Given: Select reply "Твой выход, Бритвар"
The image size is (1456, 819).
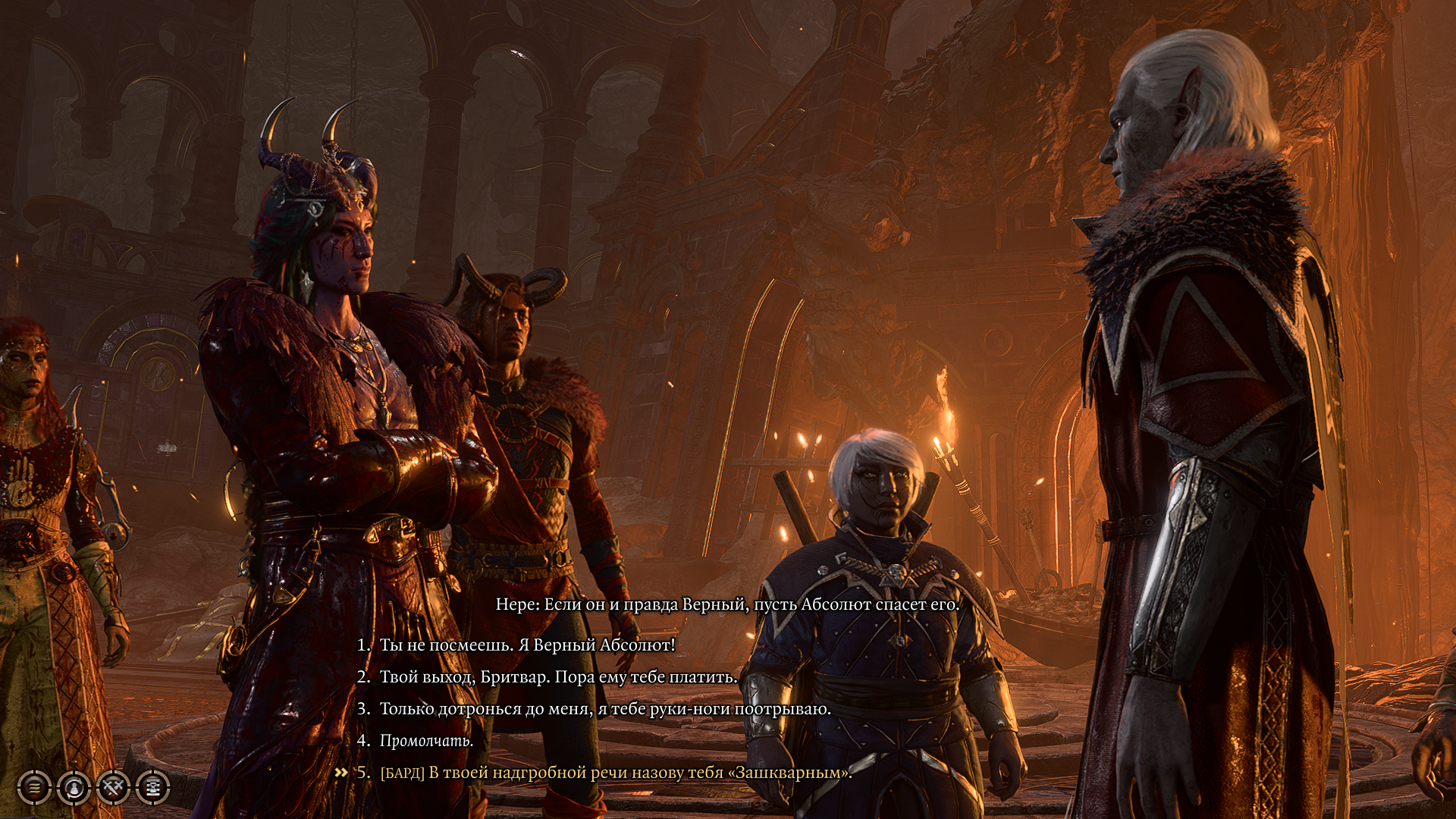Looking at the screenshot, I should [557, 677].
